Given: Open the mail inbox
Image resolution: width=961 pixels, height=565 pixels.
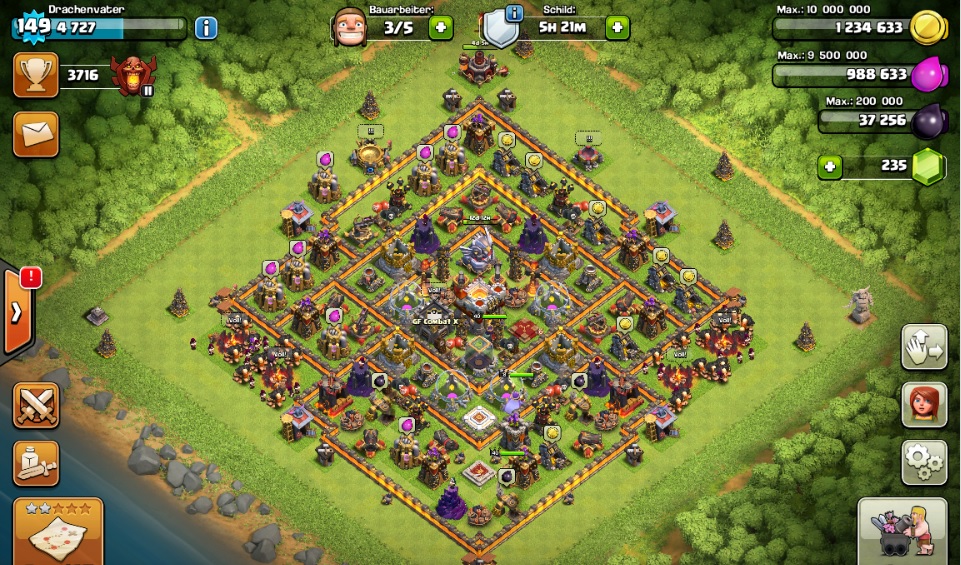Looking at the screenshot, I should (35, 134).
